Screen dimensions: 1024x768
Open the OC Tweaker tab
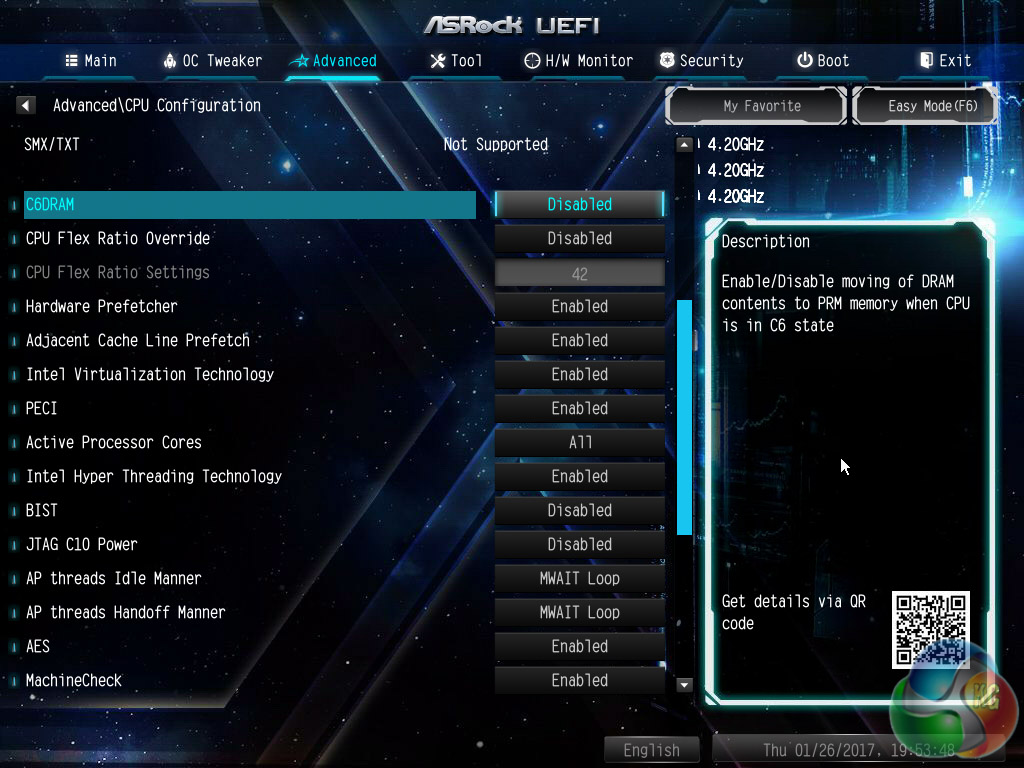pos(212,61)
